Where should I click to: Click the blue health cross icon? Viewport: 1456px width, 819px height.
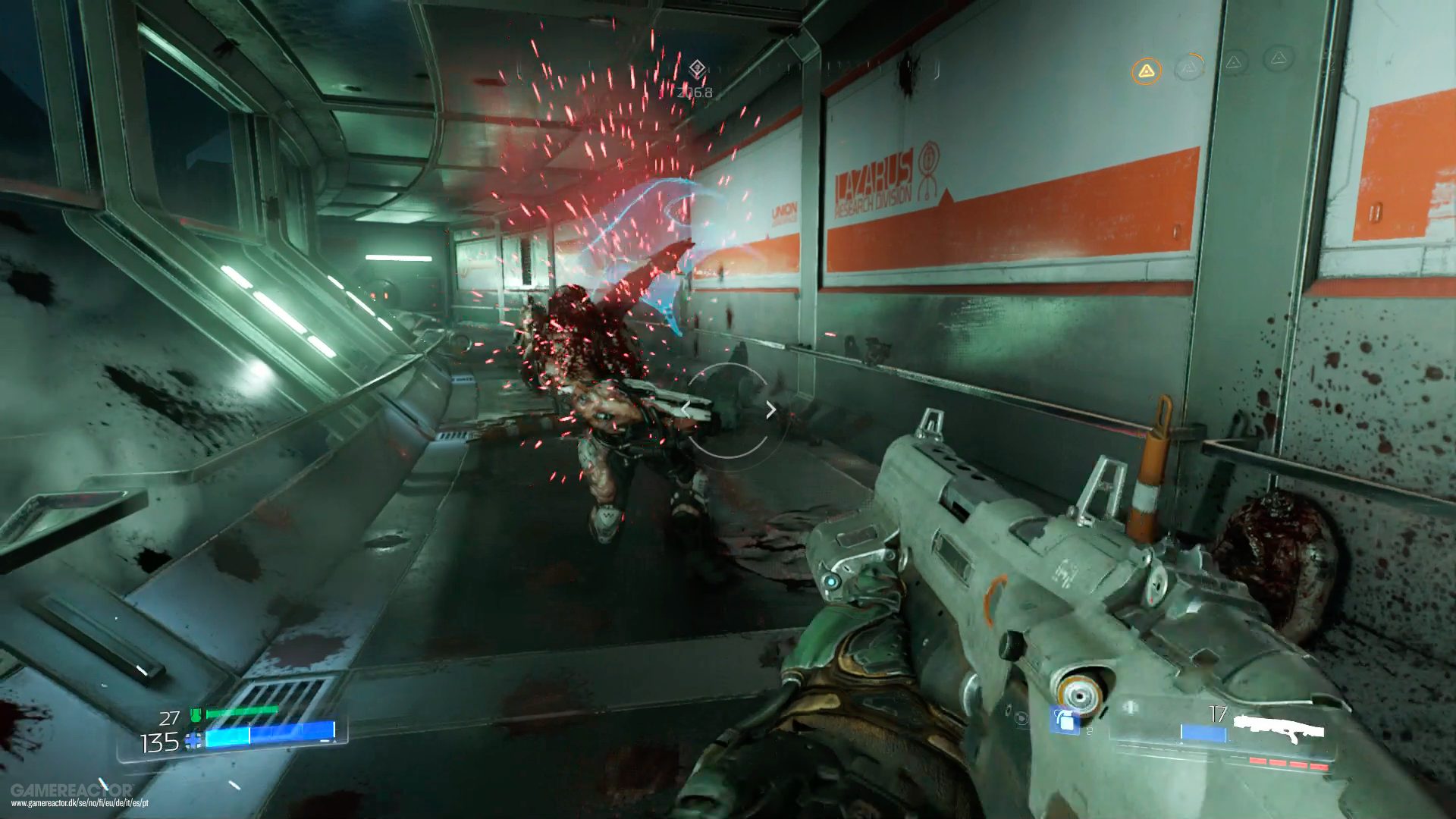point(193,739)
